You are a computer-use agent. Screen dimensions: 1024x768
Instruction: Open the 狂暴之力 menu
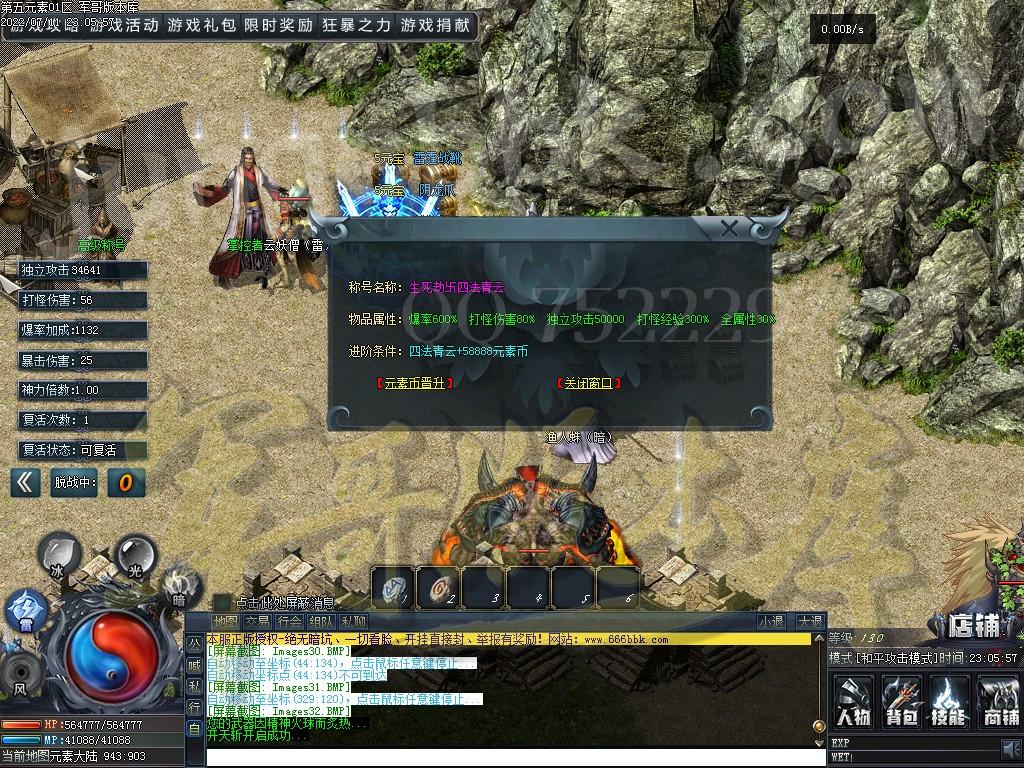click(x=356, y=26)
